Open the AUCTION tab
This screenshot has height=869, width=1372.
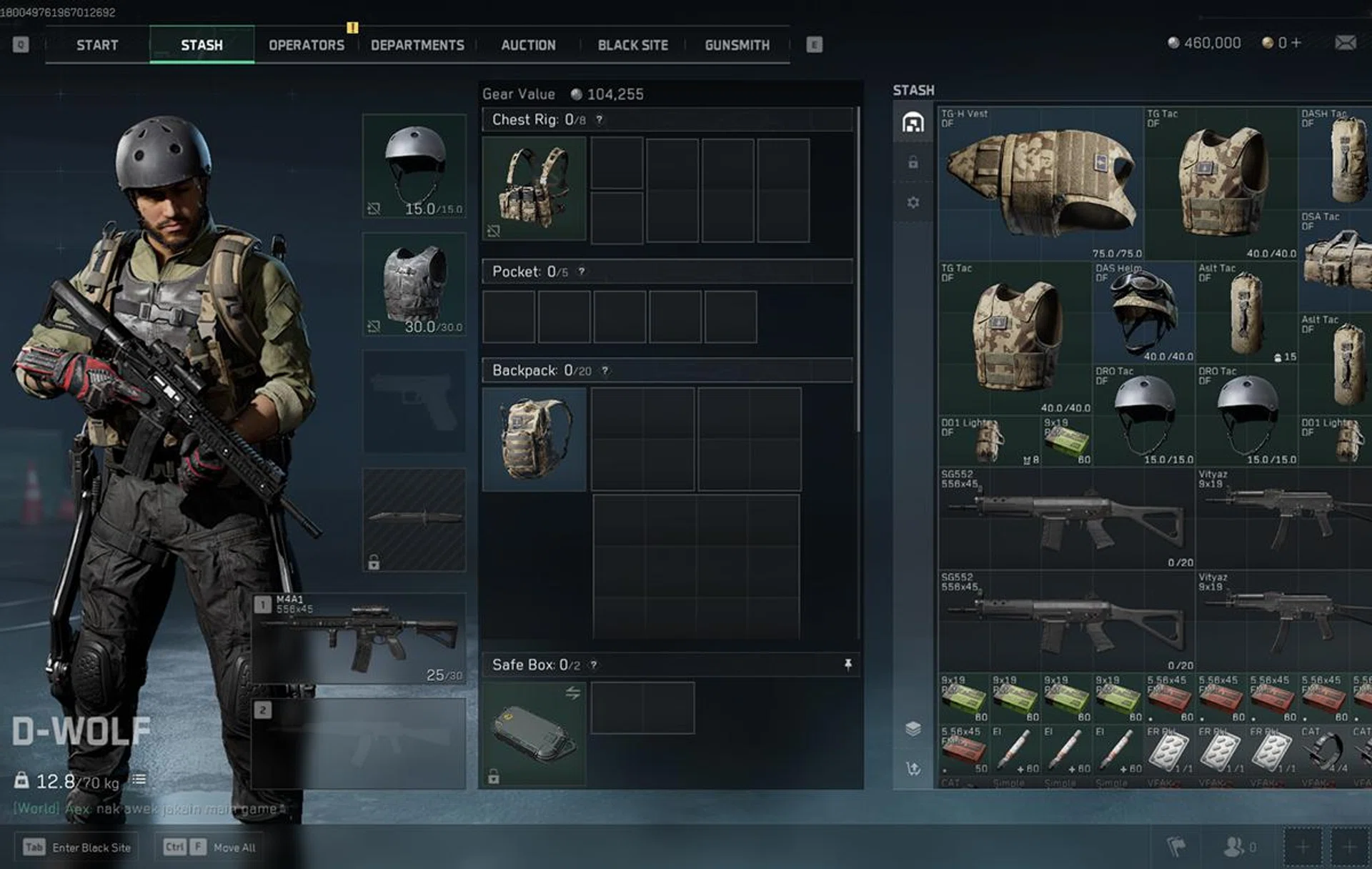point(528,45)
